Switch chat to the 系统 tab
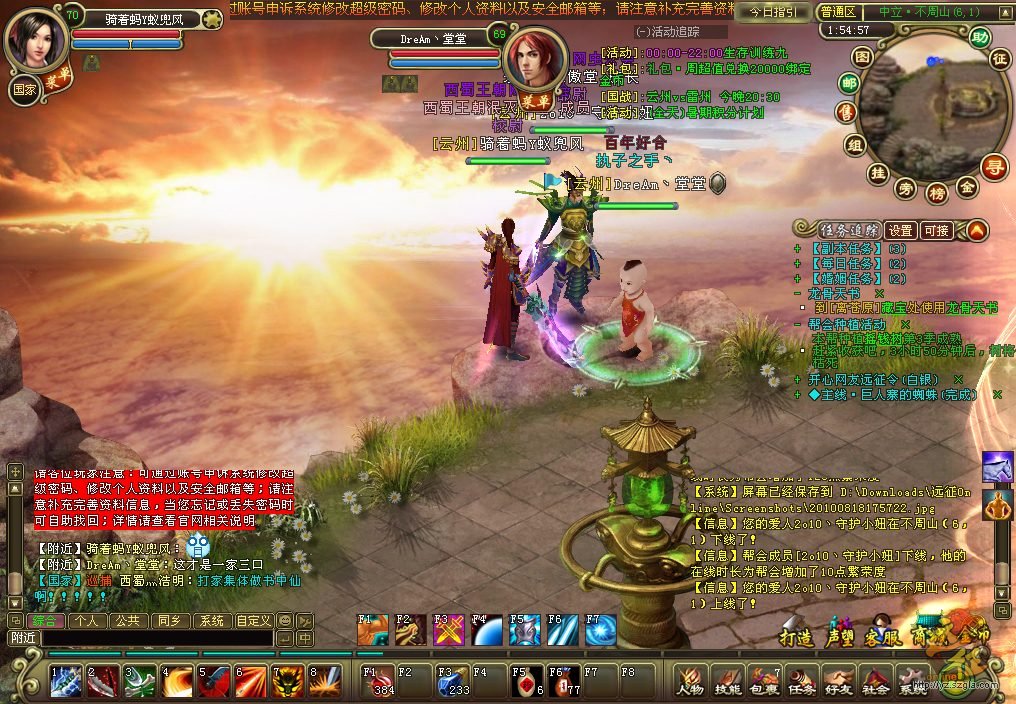Screen dimensions: 1016x704 point(211,621)
